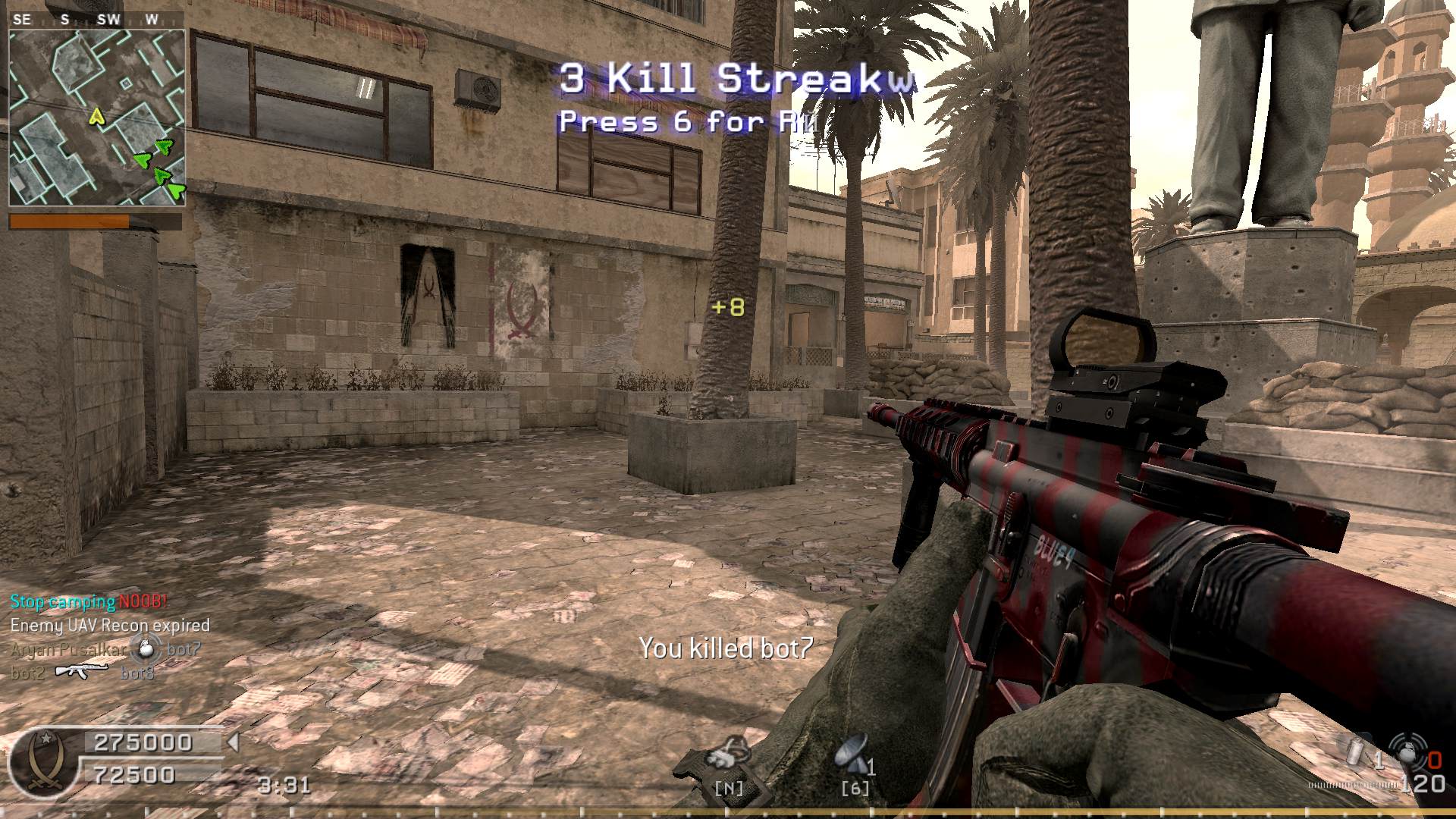
Task: Select the yellow player arrow on the minimap
Action: click(96, 116)
